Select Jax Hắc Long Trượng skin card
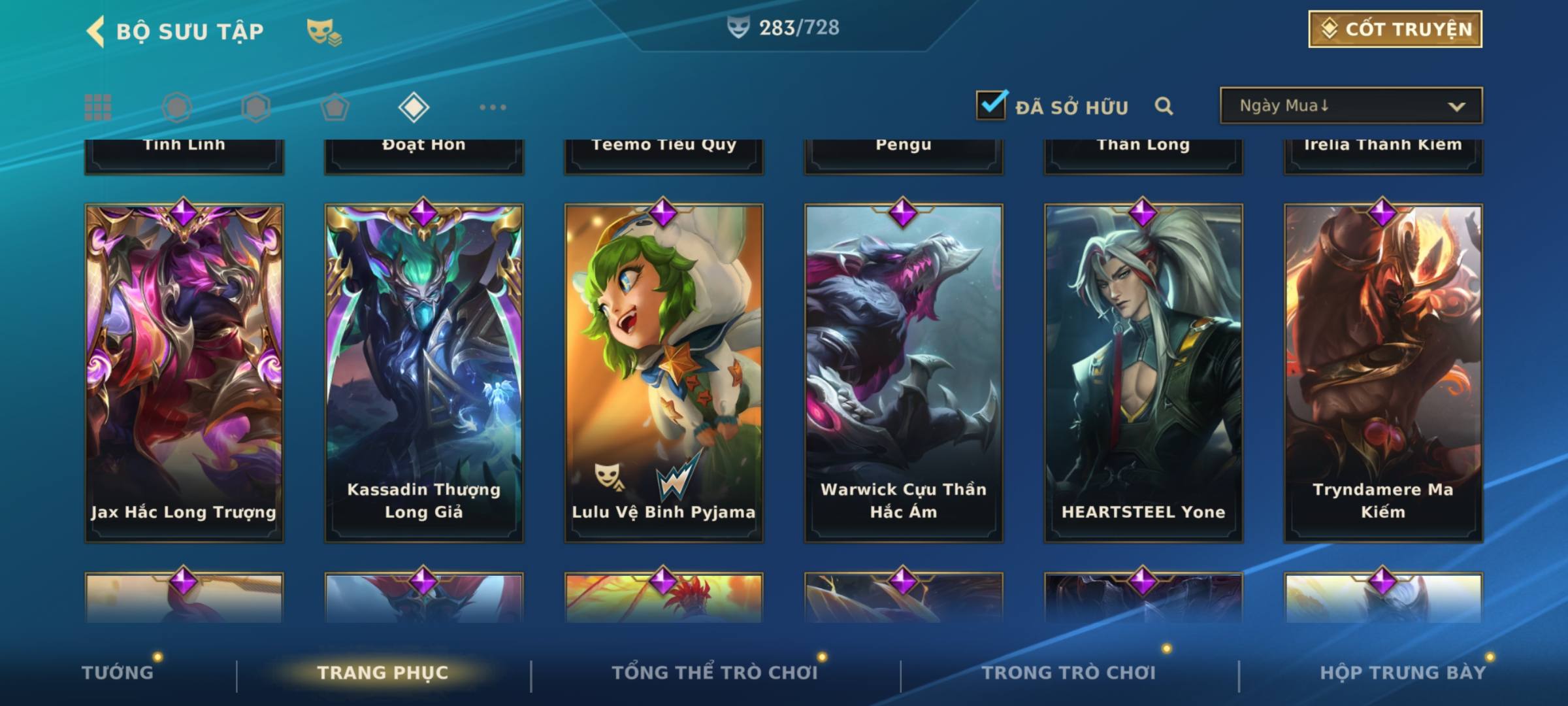Viewport: 1568px width, 706px height. point(184,373)
